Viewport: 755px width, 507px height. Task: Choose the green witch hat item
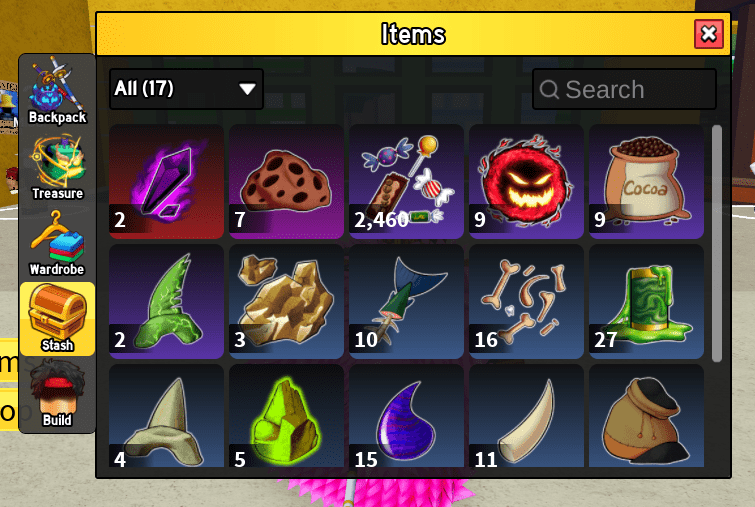[x=166, y=301]
